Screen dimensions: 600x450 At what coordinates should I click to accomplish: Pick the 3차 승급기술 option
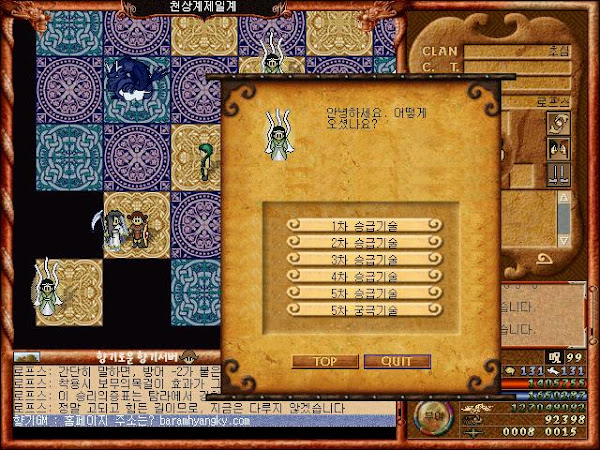[363, 260]
